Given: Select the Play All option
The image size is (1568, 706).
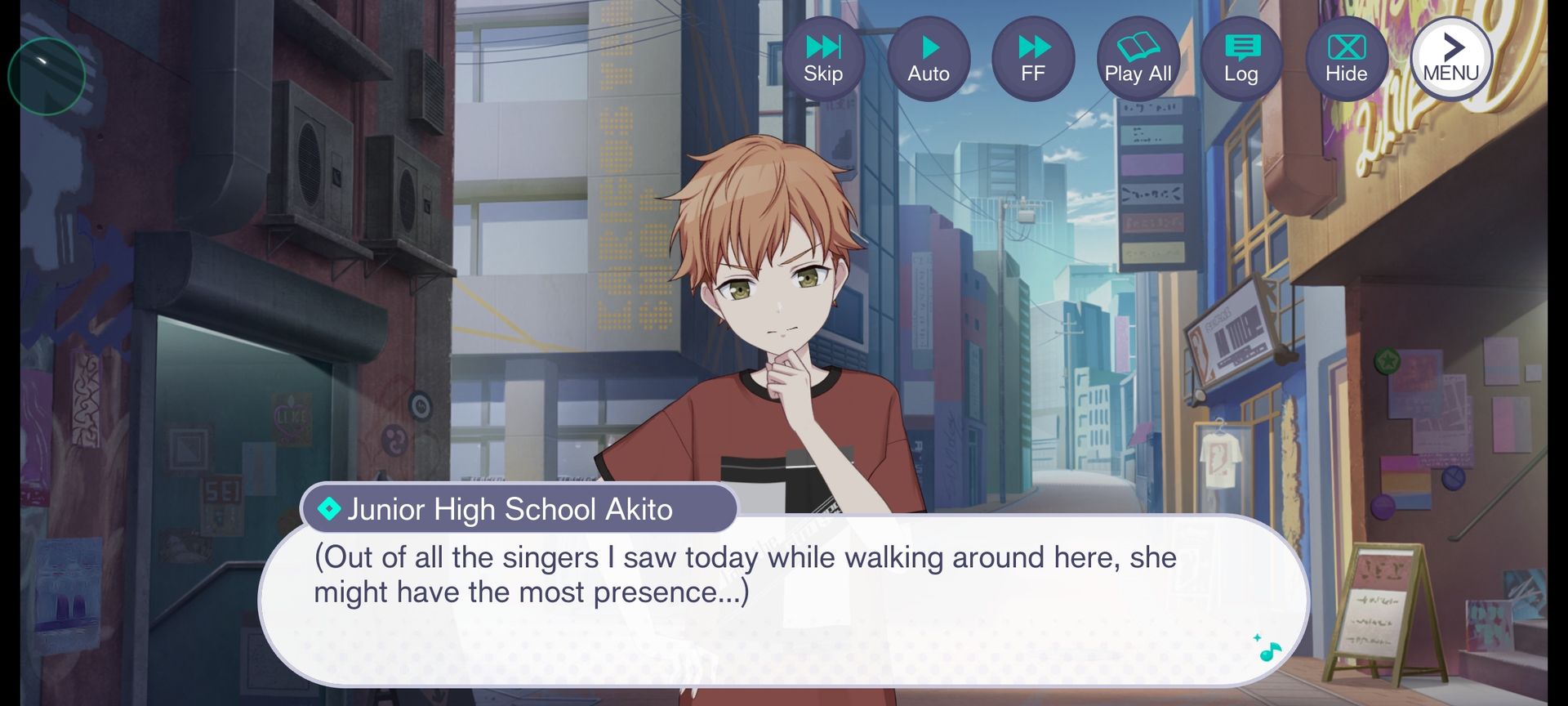Looking at the screenshot, I should [1138, 59].
